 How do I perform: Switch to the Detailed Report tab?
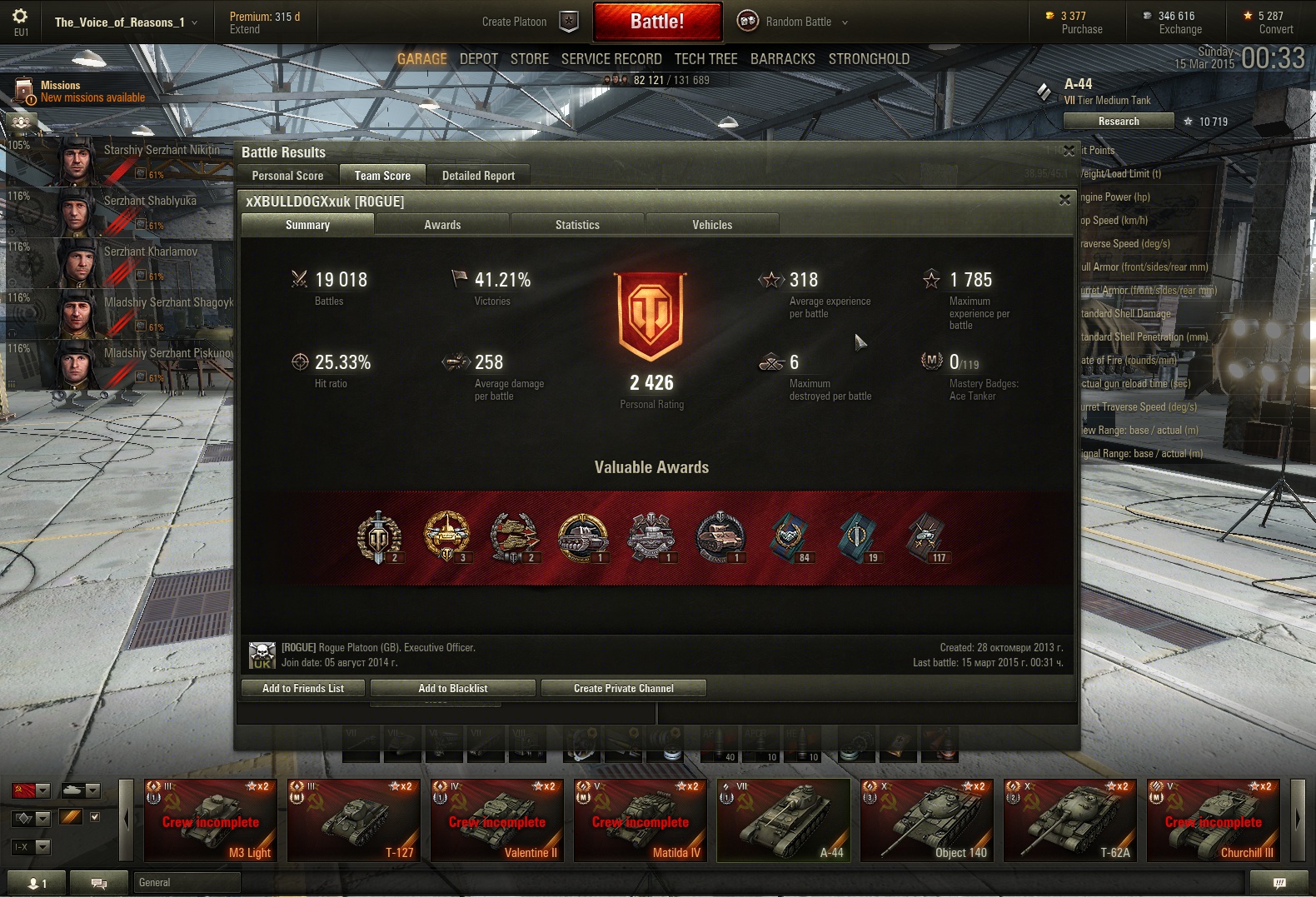click(478, 176)
